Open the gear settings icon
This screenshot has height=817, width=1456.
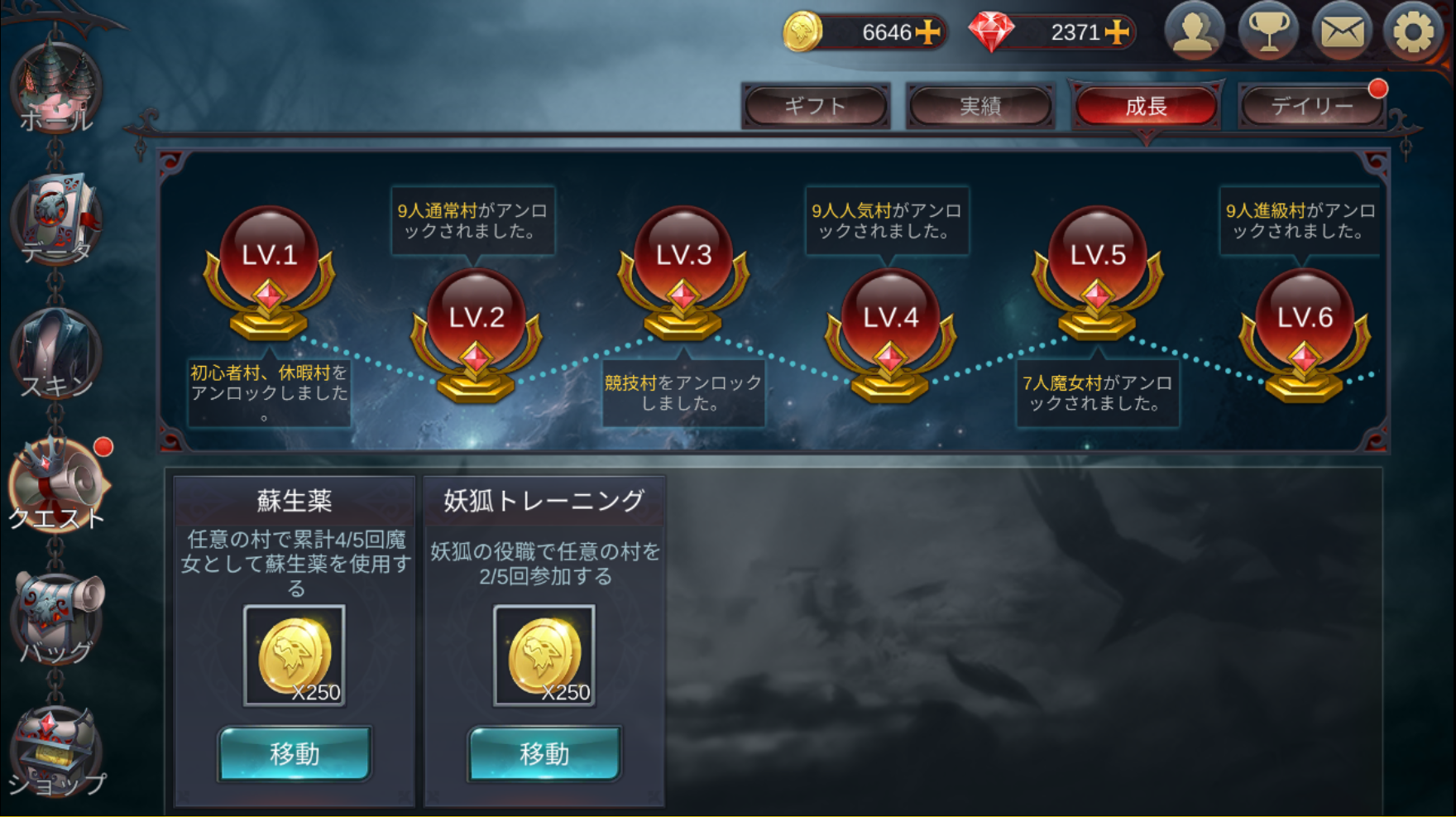(1413, 31)
